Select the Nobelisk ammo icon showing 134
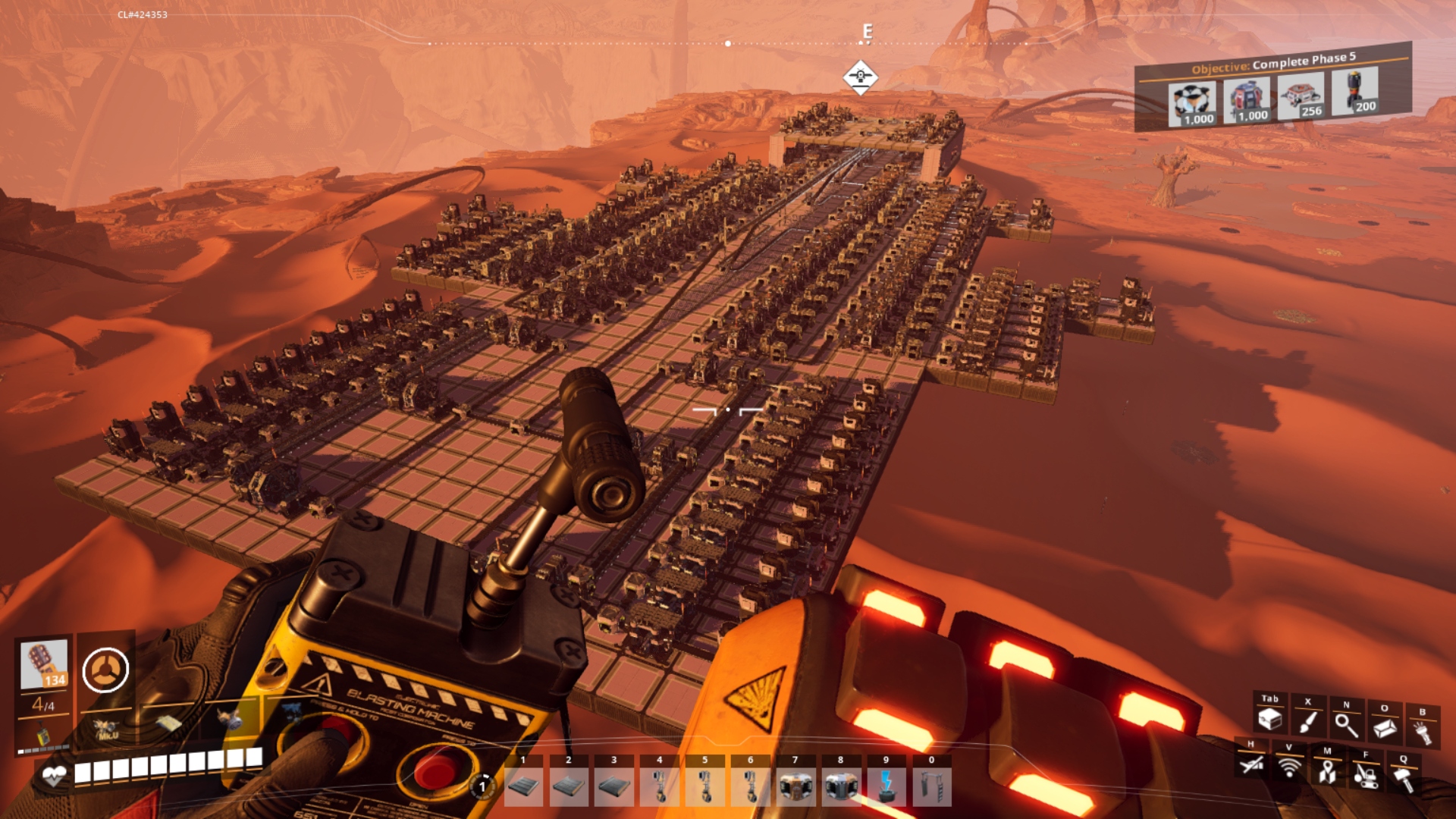The height and width of the screenshot is (819, 1456). tap(44, 664)
